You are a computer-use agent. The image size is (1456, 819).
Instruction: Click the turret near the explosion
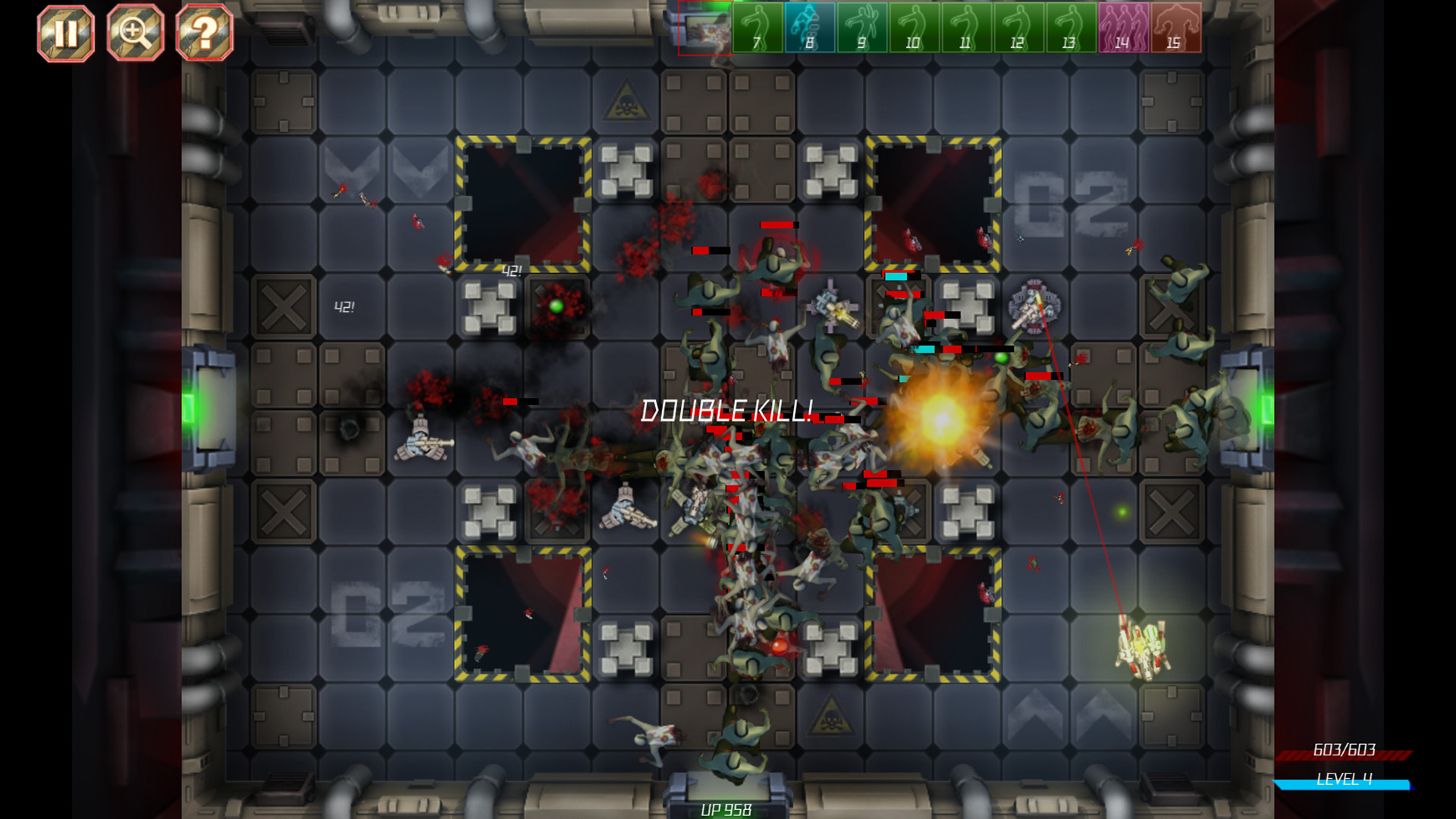[1034, 309]
